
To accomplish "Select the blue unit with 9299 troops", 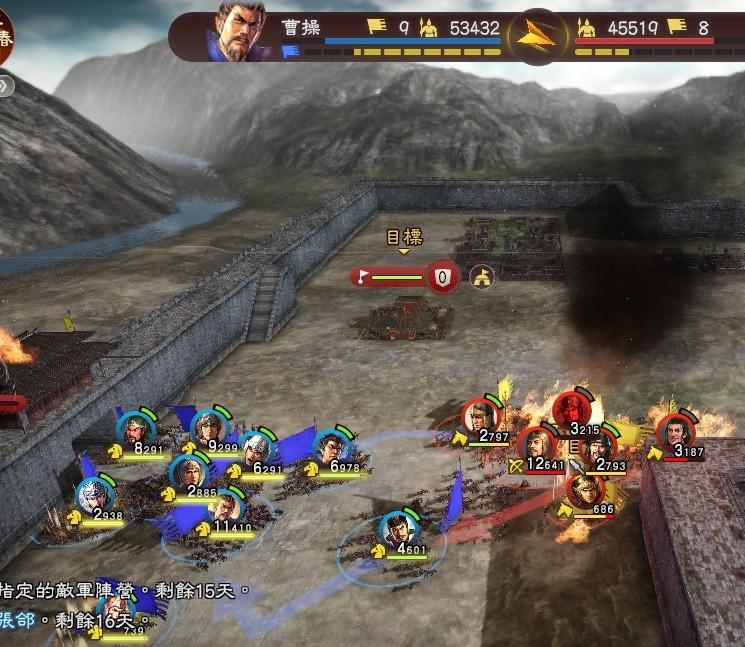I will pyautogui.click(x=209, y=430).
